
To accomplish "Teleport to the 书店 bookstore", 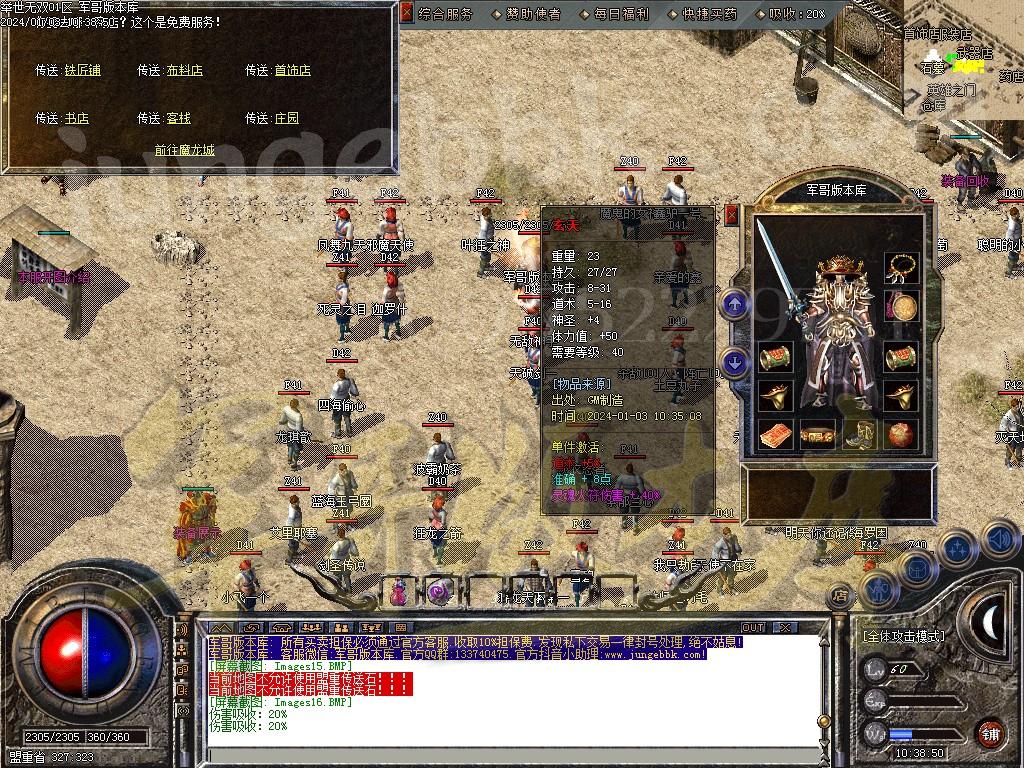I will (77, 118).
